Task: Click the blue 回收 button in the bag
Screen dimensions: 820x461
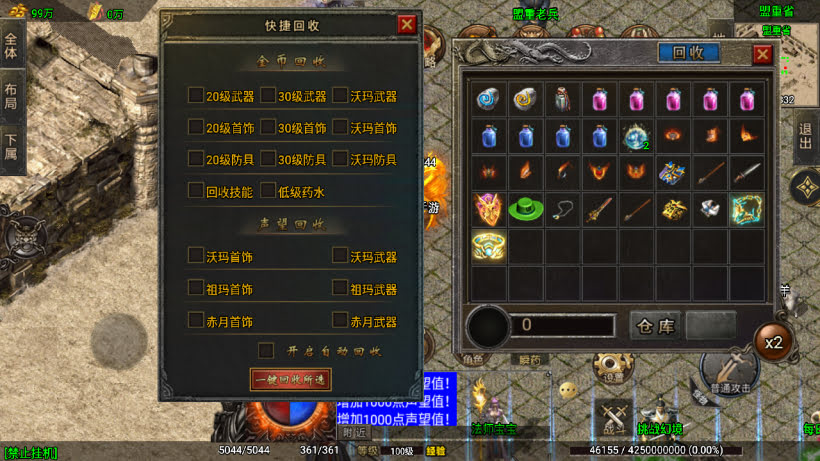Action: 688,53
